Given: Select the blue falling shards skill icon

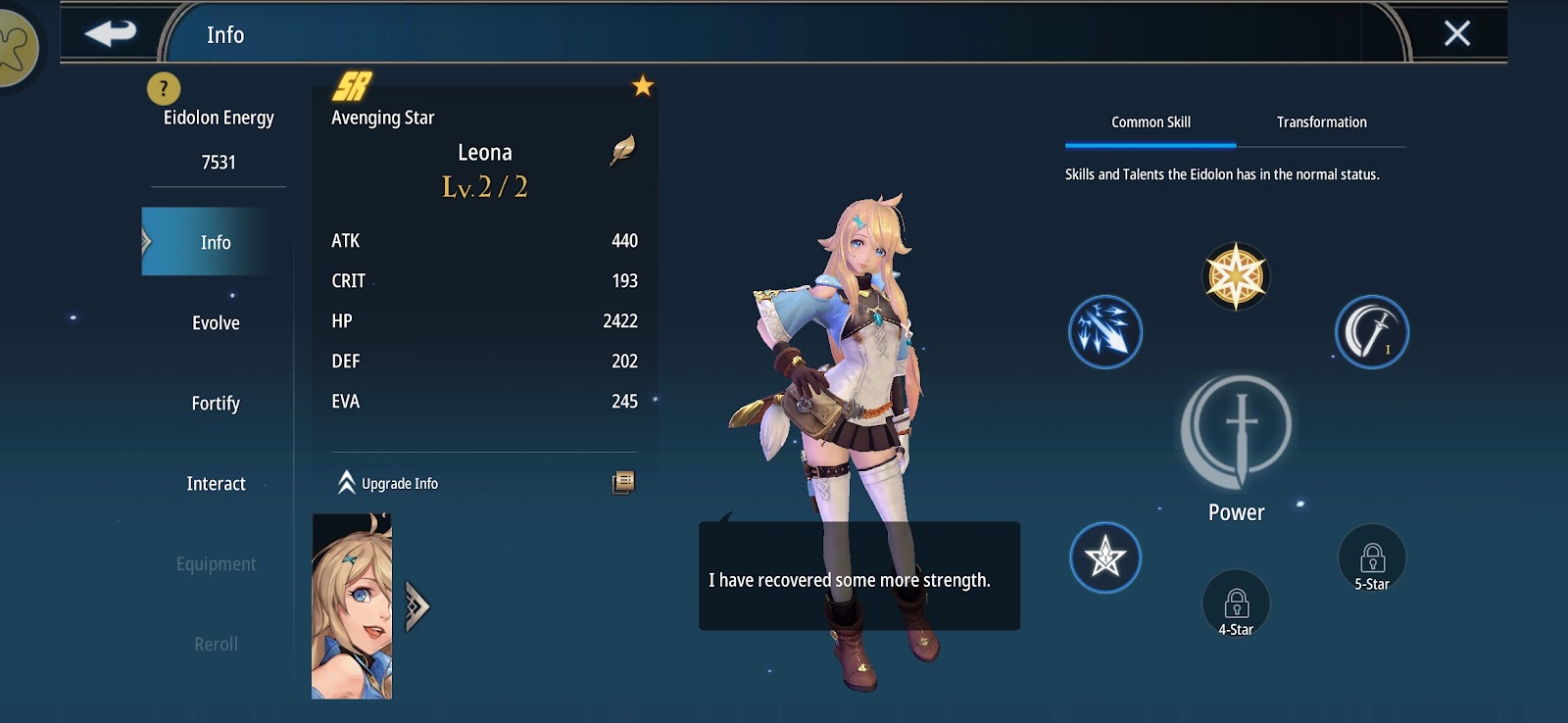Looking at the screenshot, I should (1104, 332).
